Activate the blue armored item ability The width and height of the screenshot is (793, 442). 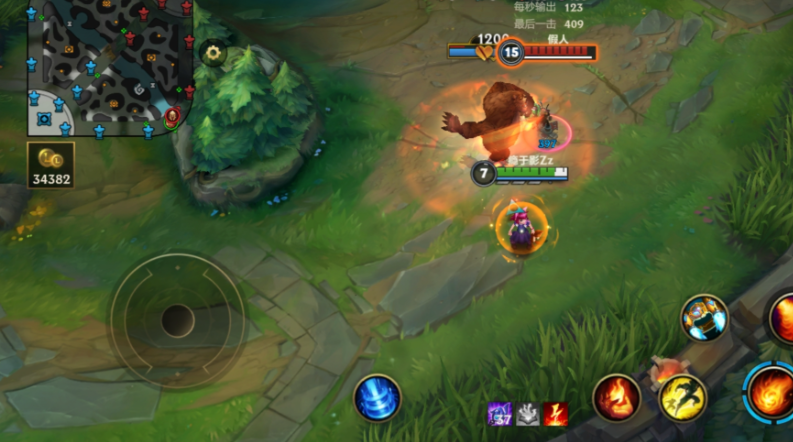pos(705,317)
